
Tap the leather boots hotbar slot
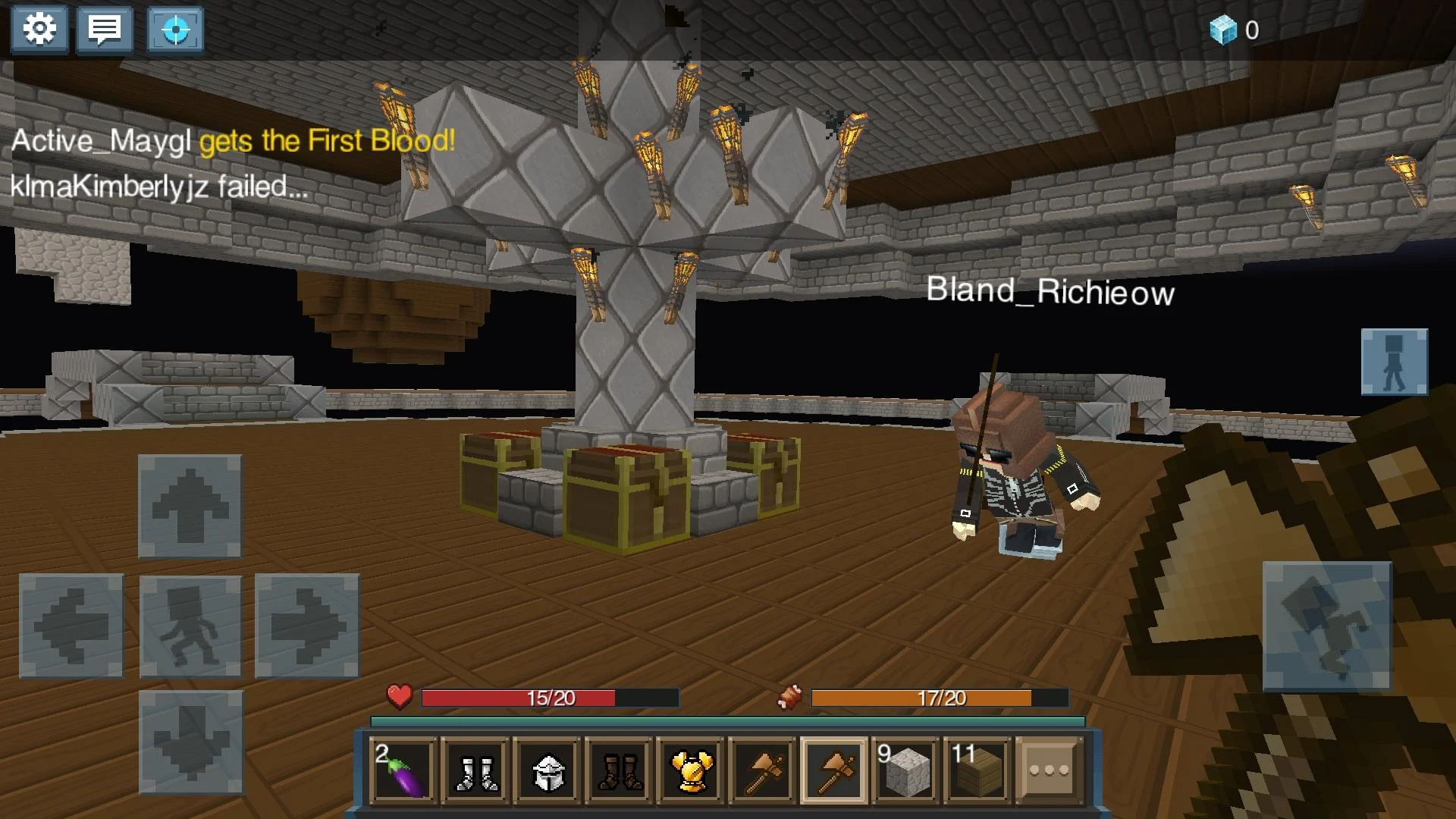[x=619, y=770]
